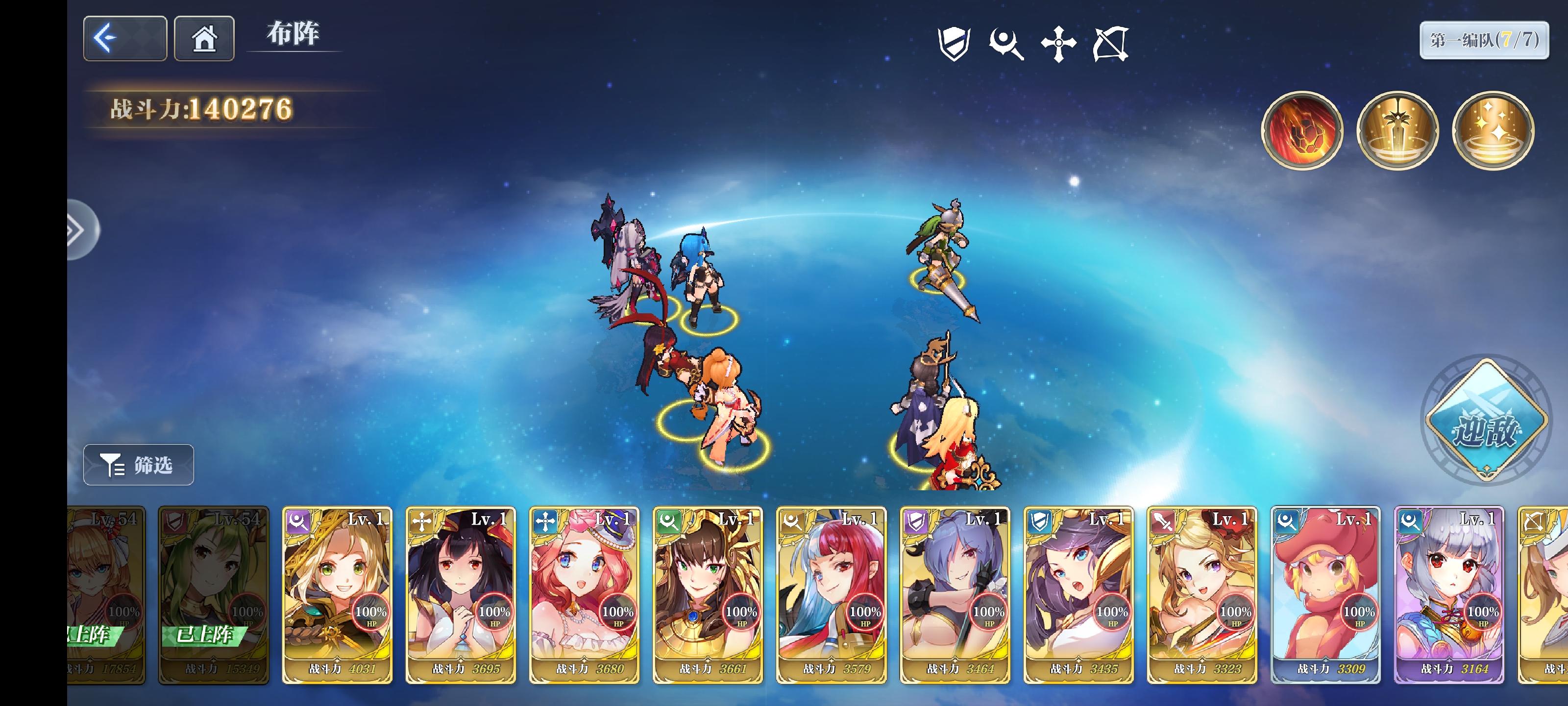Select the attacker weapon class filter icon
This screenshot has height=706, width=1568.
pos(1006,46)
